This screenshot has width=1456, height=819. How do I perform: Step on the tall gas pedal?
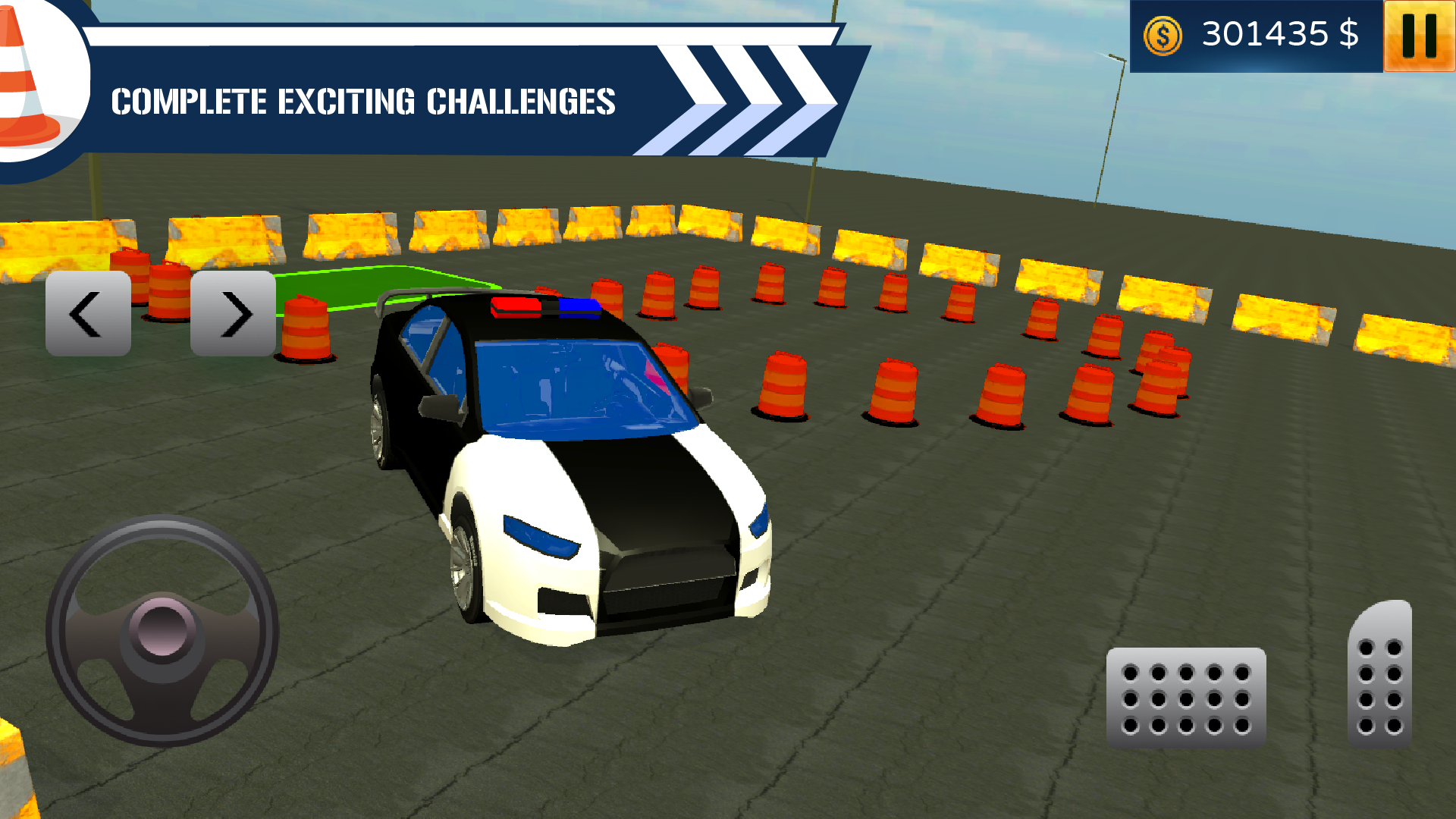point(1379,675)
